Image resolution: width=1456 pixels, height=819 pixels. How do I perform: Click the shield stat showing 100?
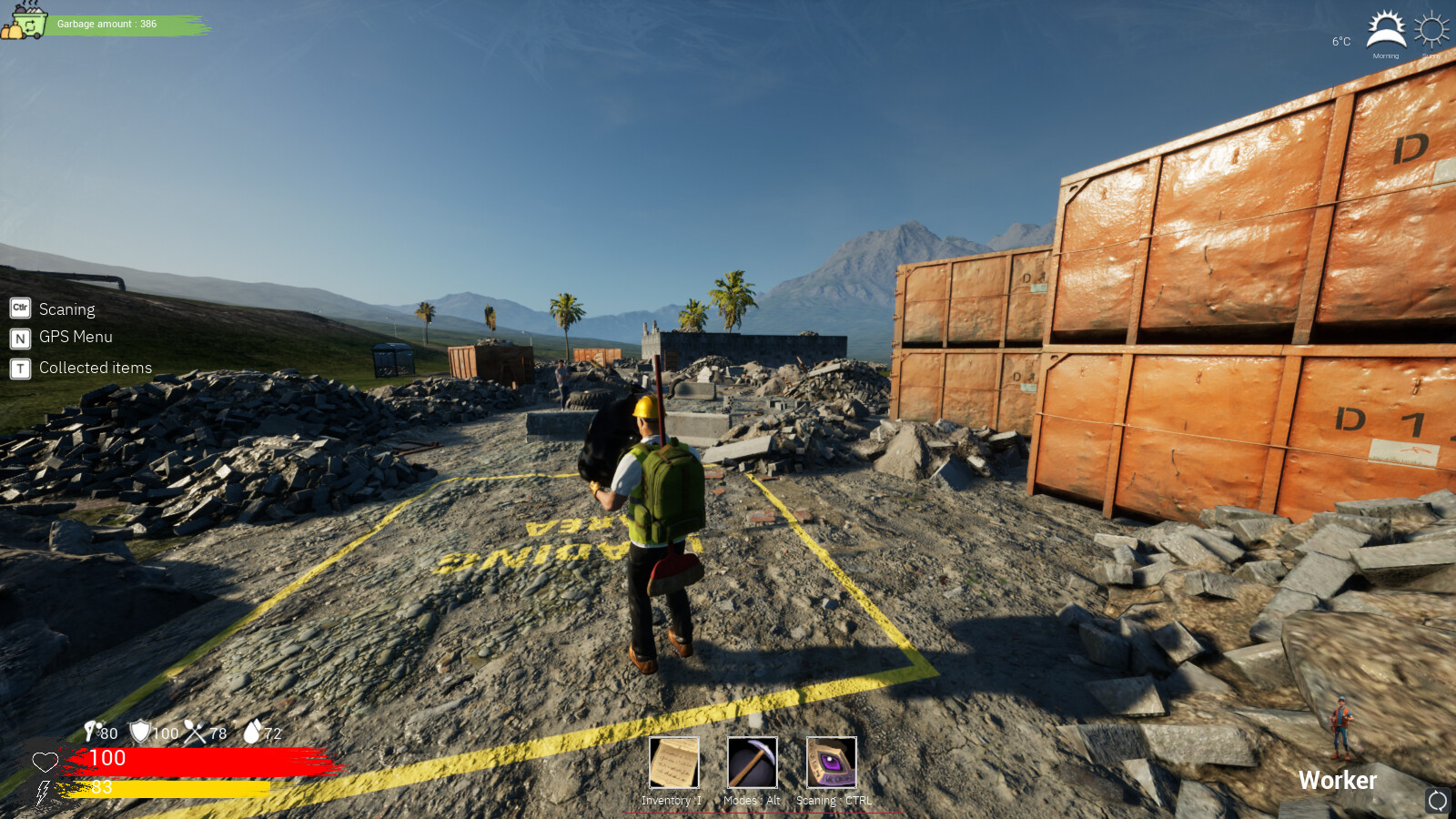coord(138,733)
